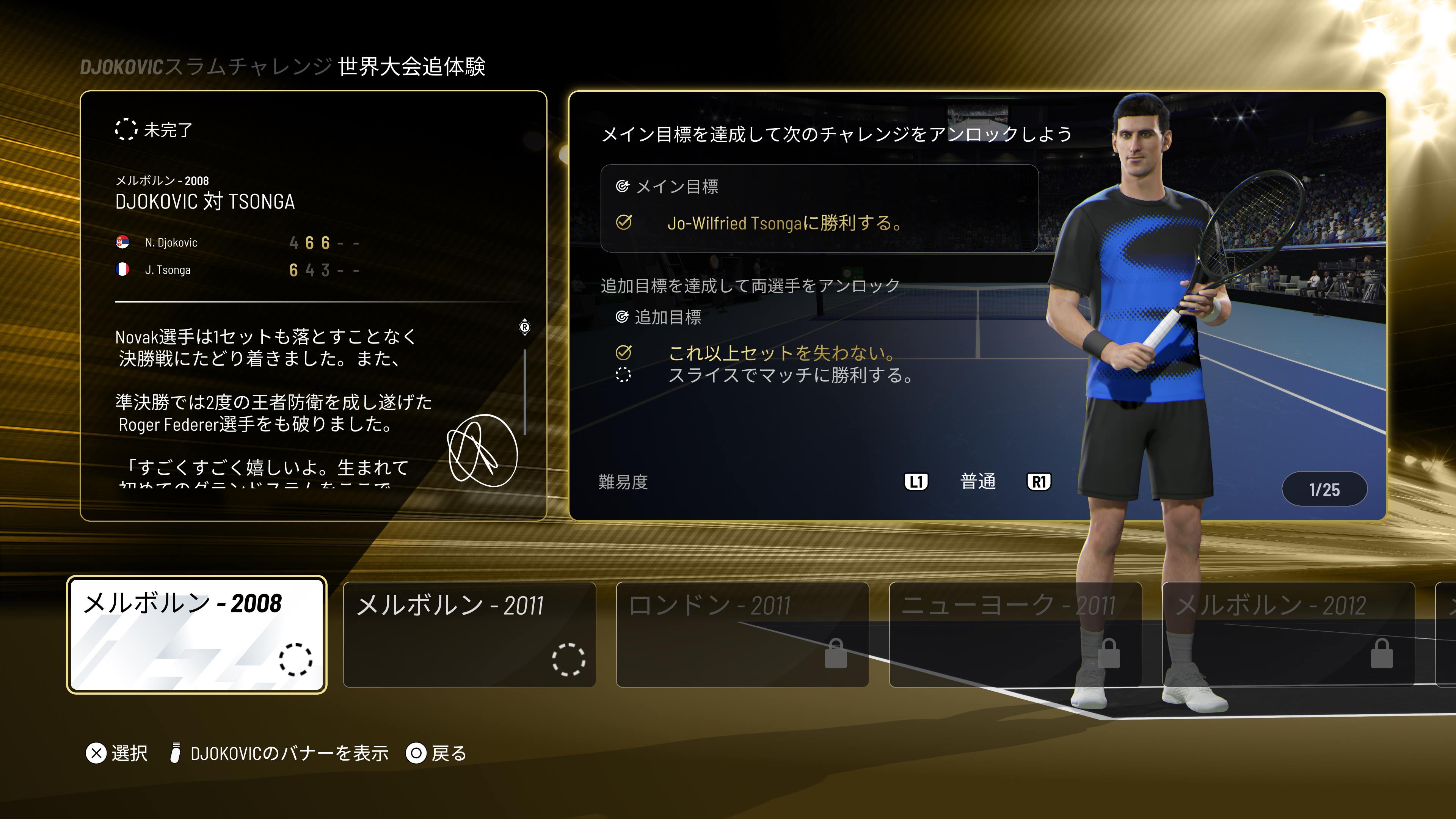Choose the スライスでマッチに勝利する bonus objective

pyautogui.click(x=789, y=375)
